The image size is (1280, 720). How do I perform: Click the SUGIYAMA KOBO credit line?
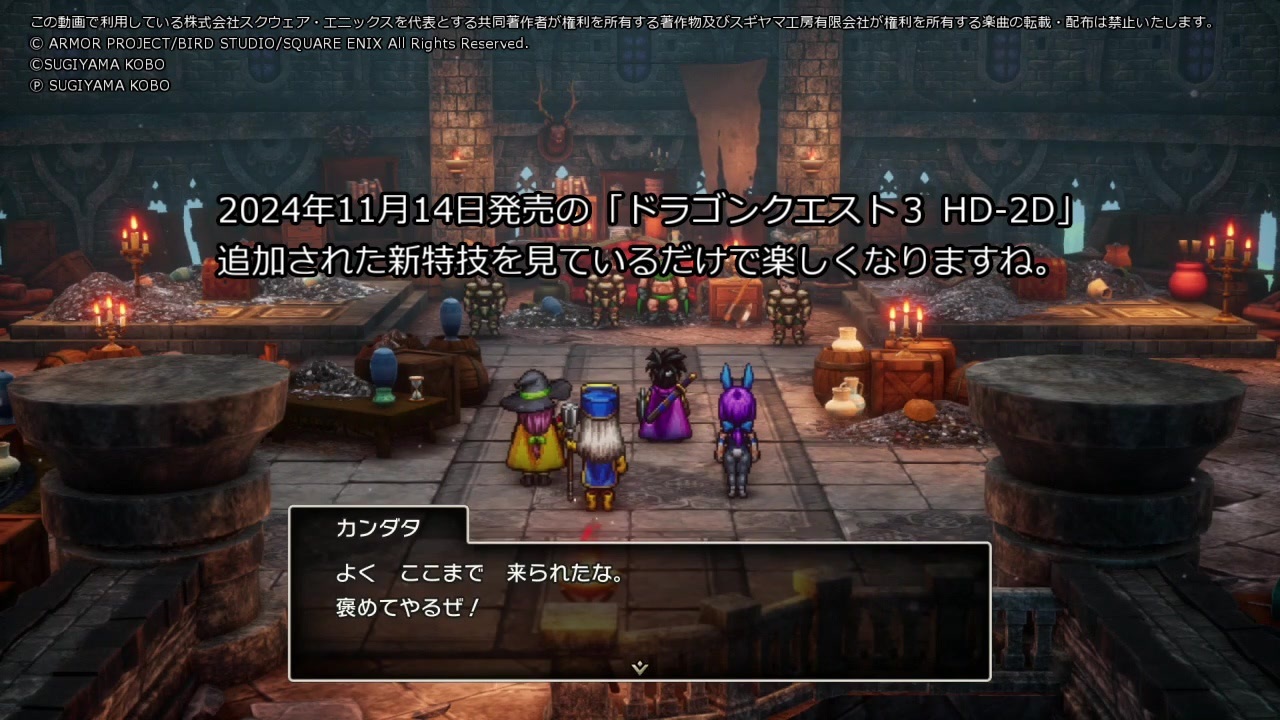[x=95, y=64]
